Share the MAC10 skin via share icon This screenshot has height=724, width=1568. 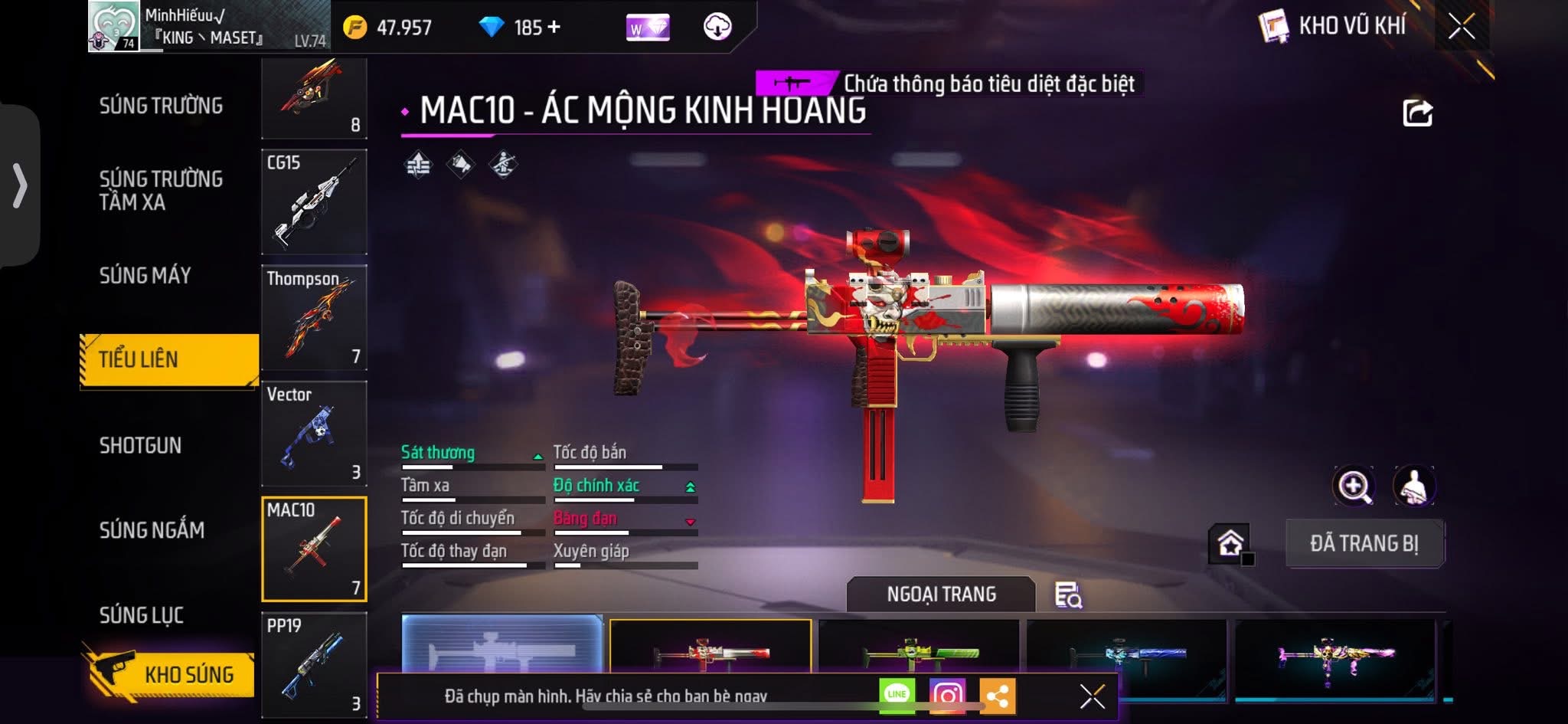pyautogui.click(x=1417, y=113)
